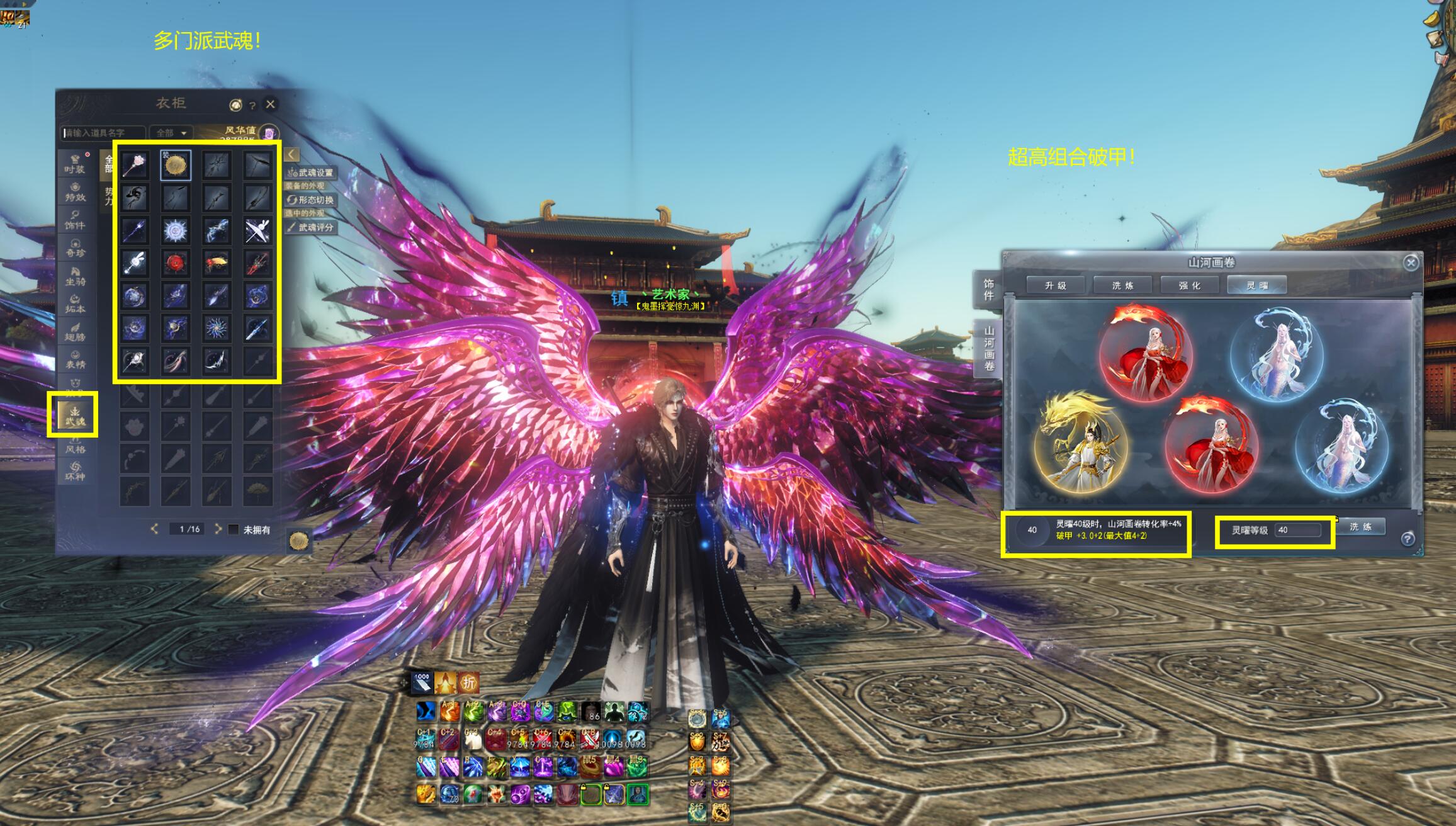Focus the item name search field

(x=104, y=133)
